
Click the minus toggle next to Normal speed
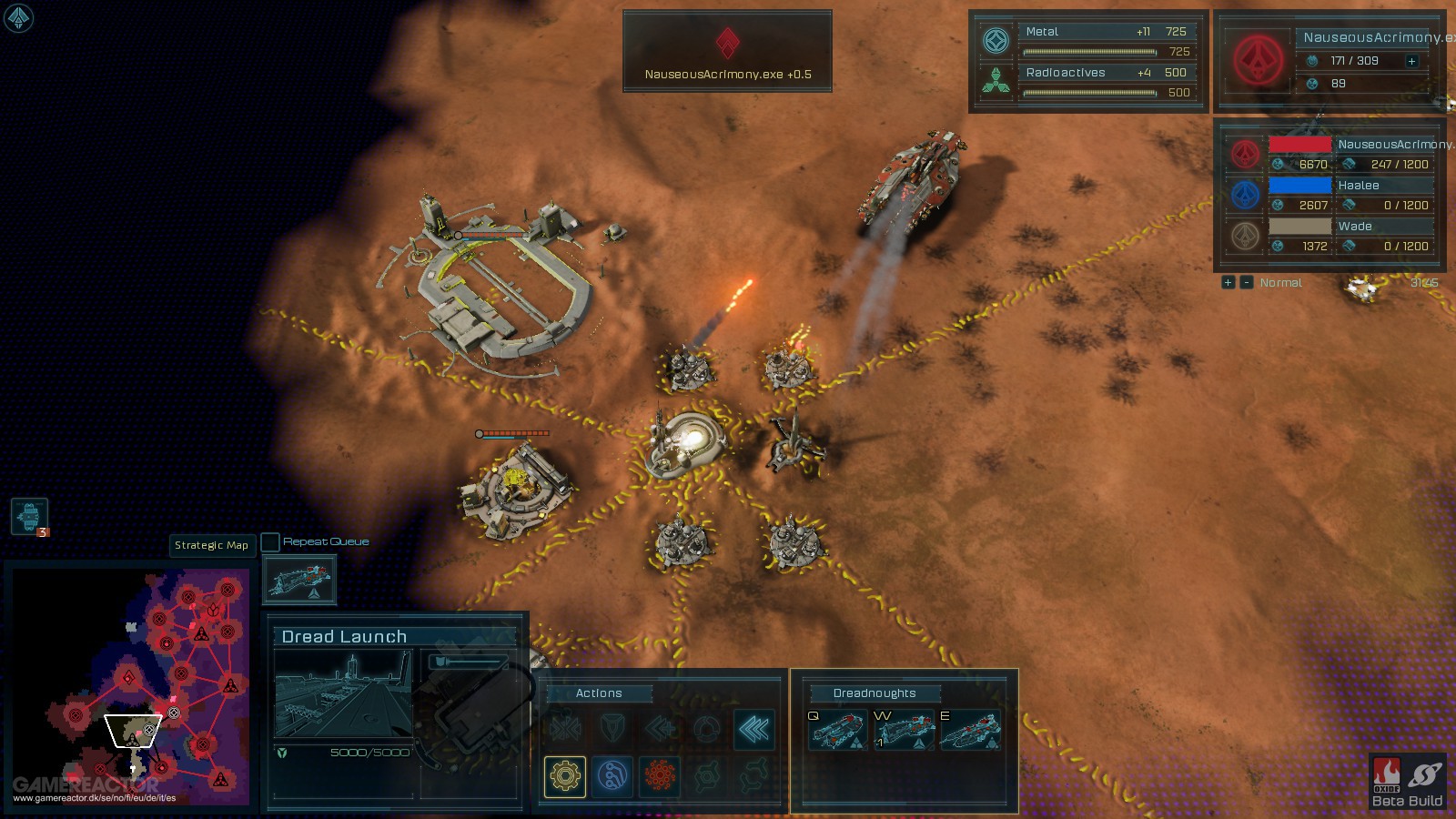pos(1247,283)
